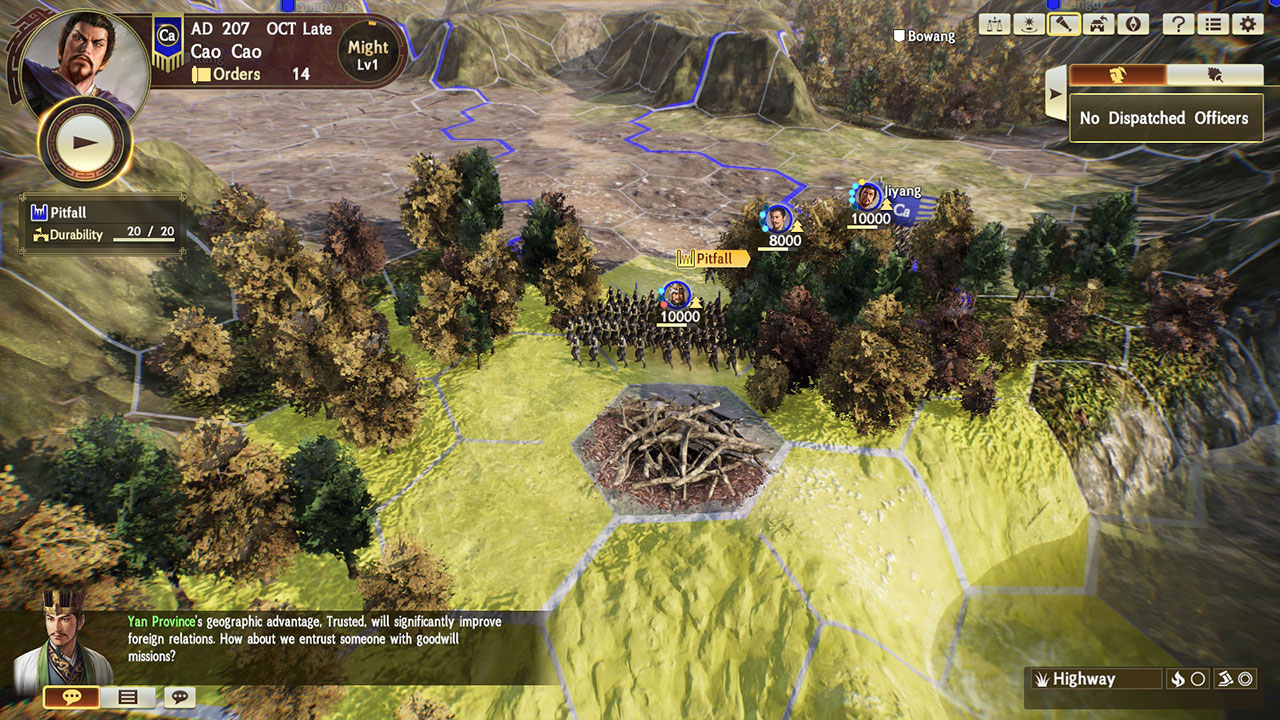
Task: Click the round play button to advance the turn
Action: click(84, 142)
